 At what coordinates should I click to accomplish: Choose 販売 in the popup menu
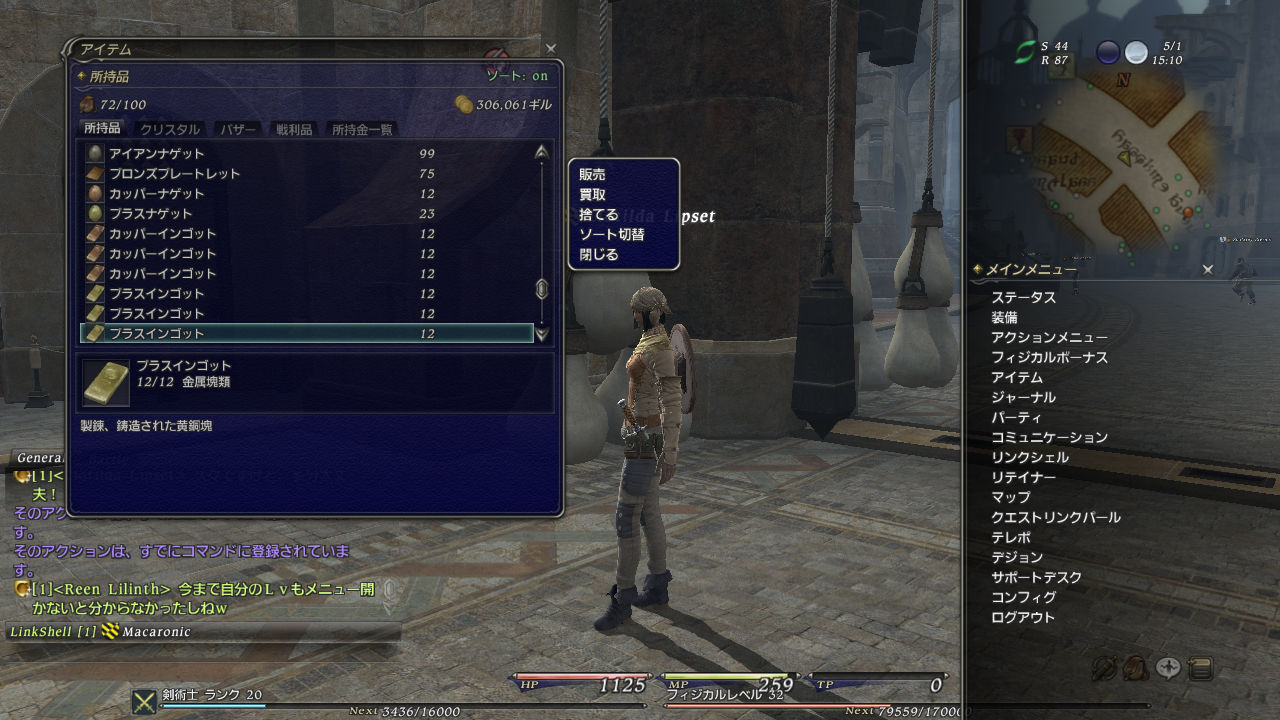click(592, 175)
